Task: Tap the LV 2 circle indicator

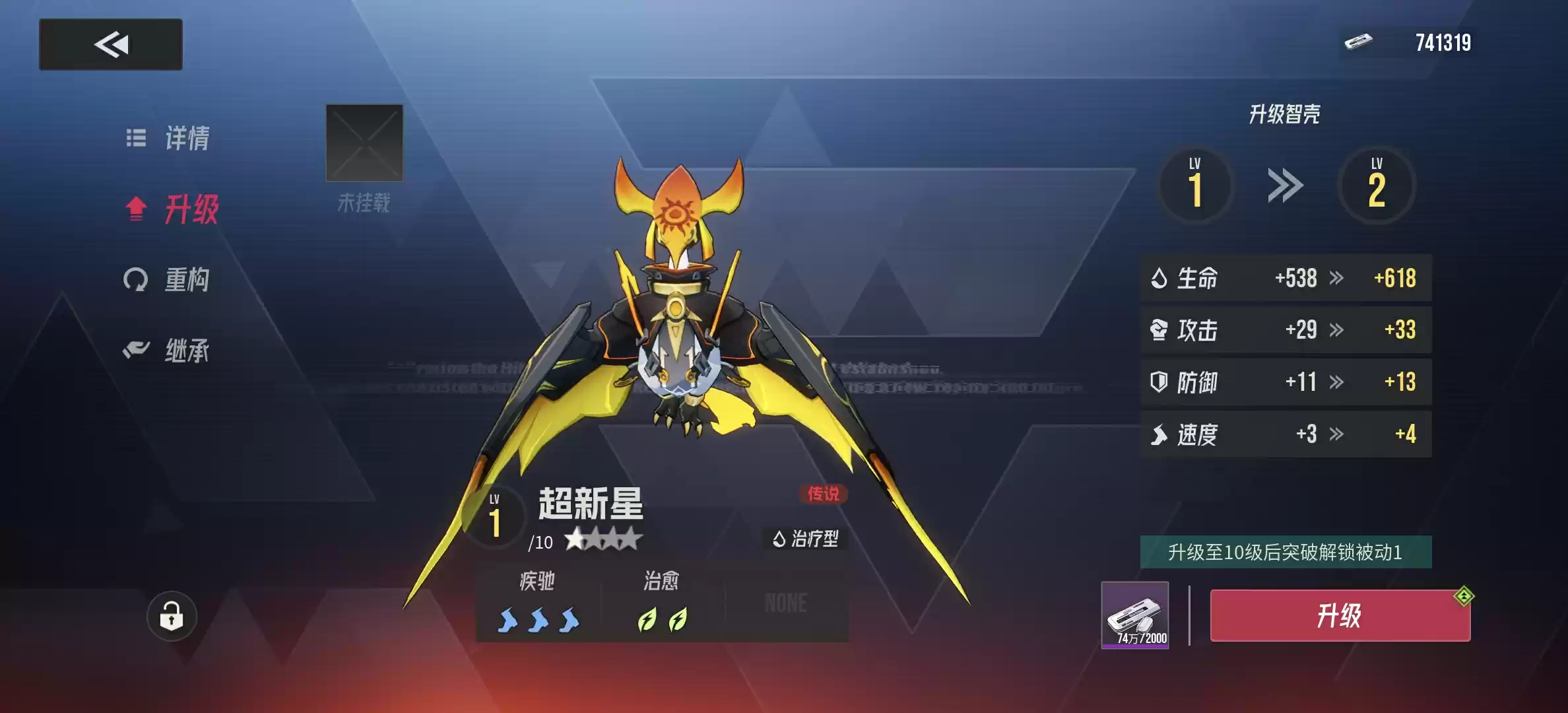Action: coord(1377,185)
